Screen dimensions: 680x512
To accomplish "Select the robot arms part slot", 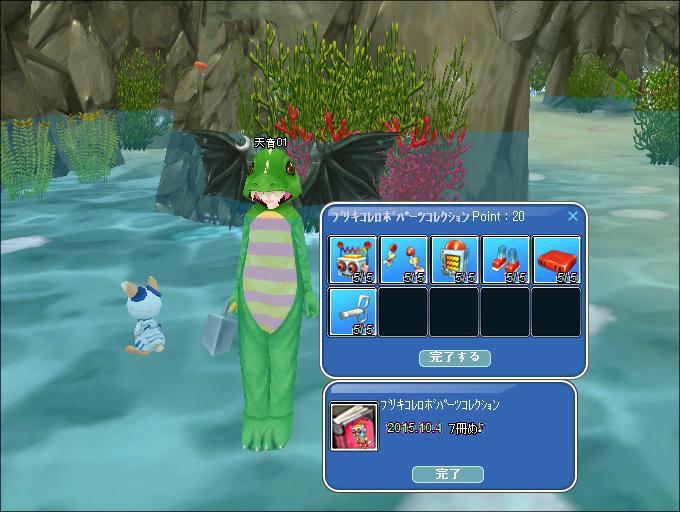I will point(404,260).
